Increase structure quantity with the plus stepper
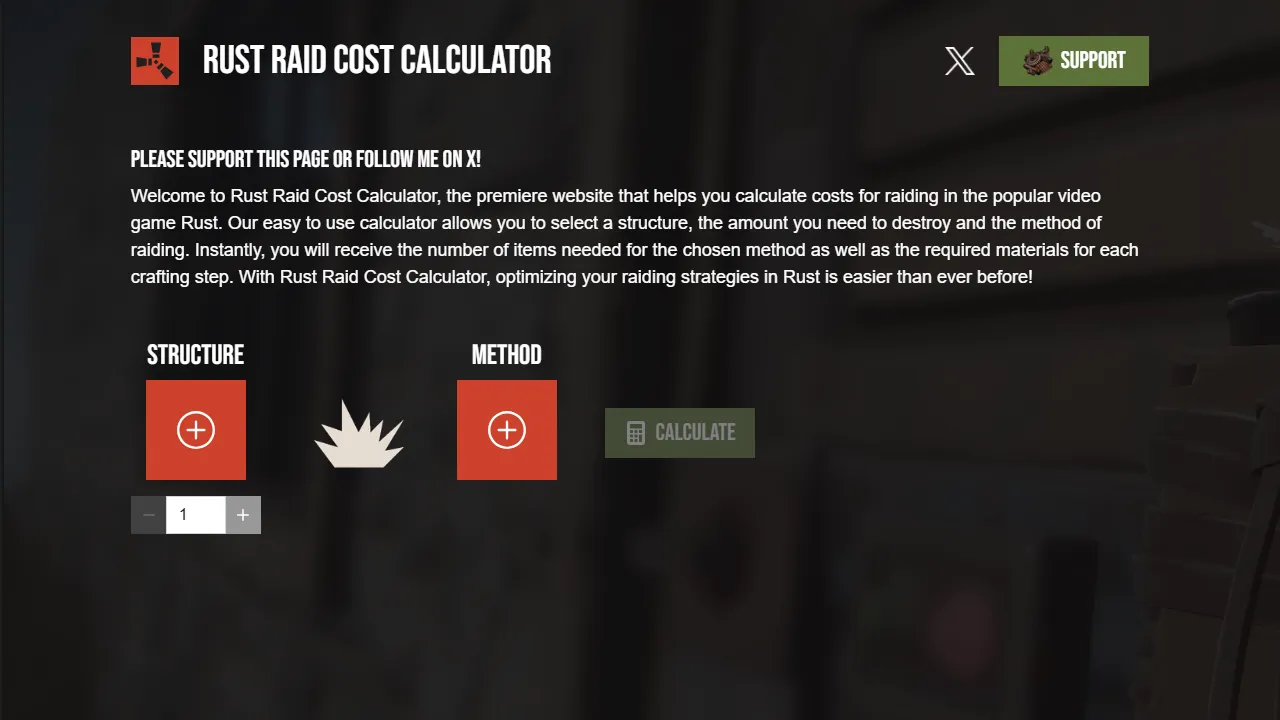The height and width of the screenshot is (720, 1280). coord(243,514)
